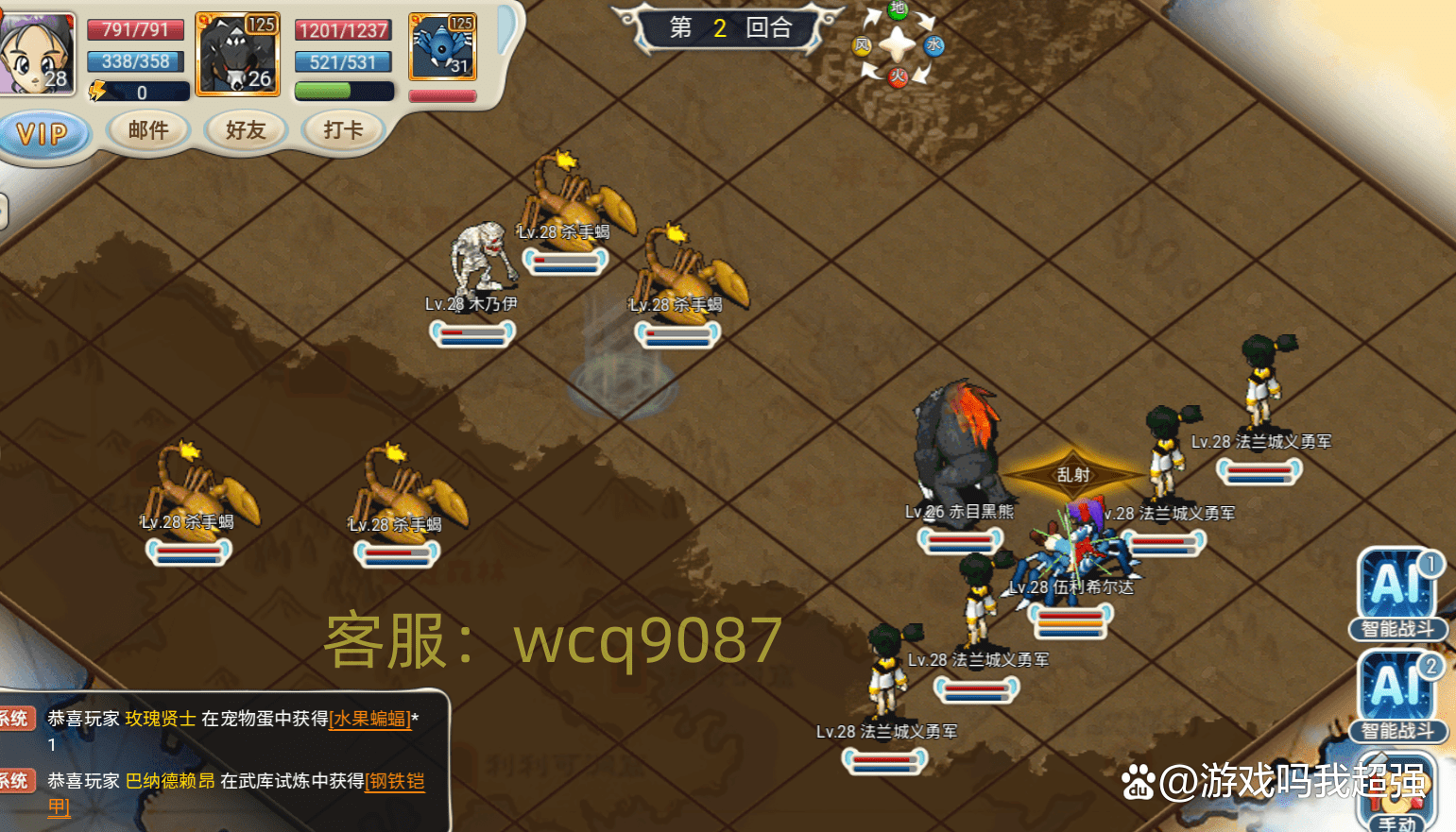Open the 好友 friends list
Image resolution: width=1456 pixels, height=832 pixels.
(x=246, y=130)
